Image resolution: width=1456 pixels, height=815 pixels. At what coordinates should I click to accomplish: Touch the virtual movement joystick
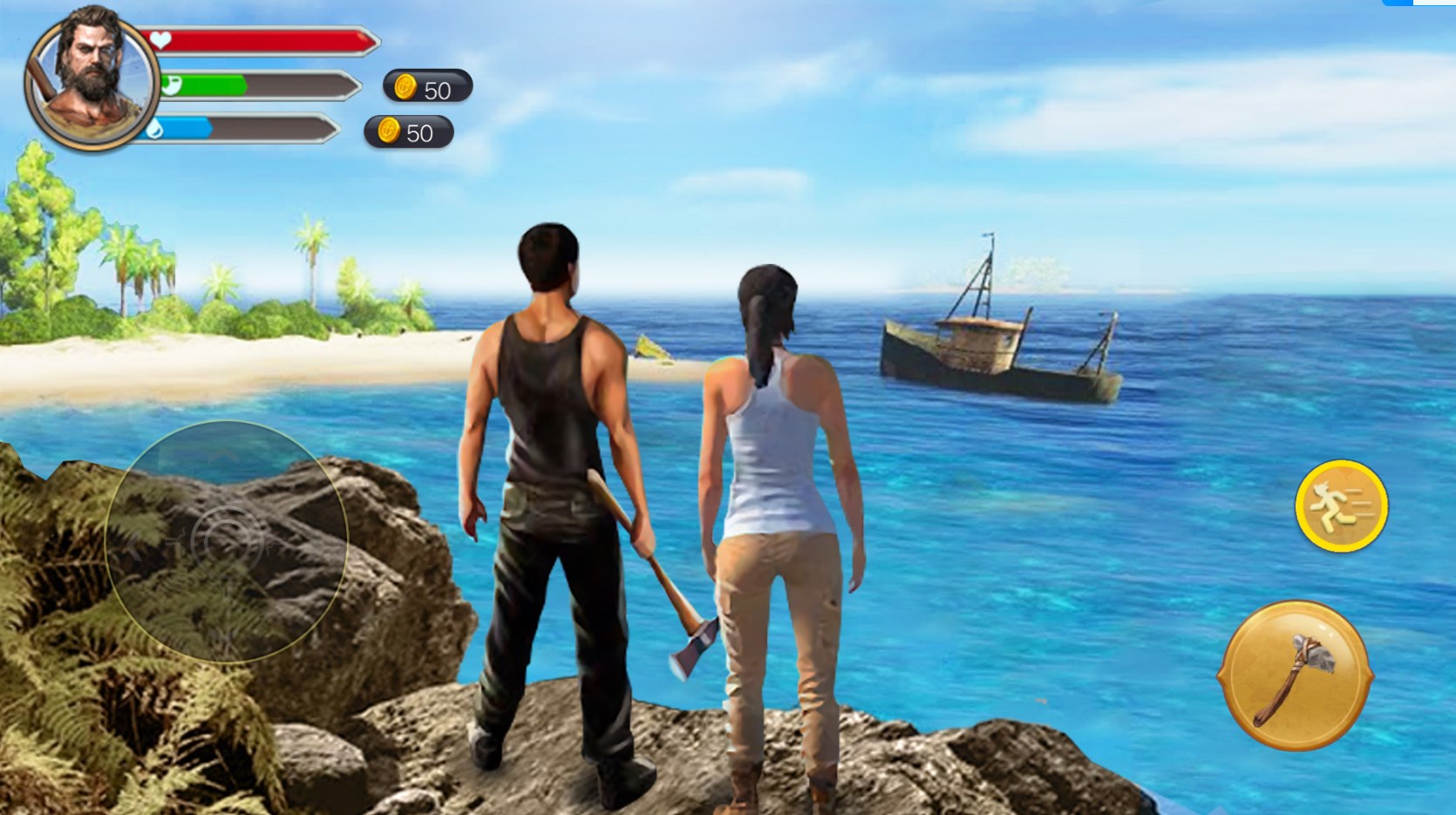point(227,541)
